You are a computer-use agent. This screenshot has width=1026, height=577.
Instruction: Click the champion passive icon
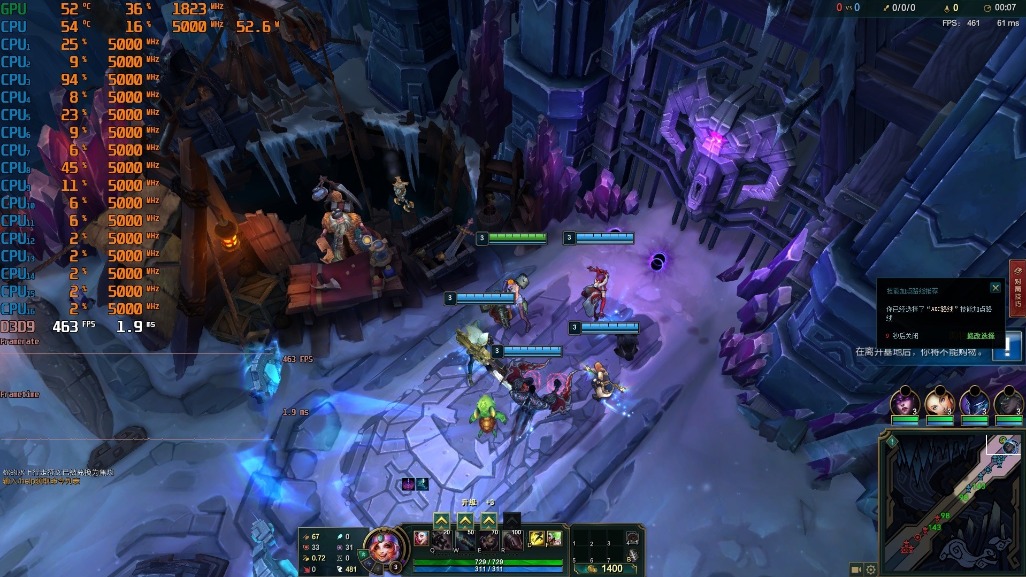[421, 538]
